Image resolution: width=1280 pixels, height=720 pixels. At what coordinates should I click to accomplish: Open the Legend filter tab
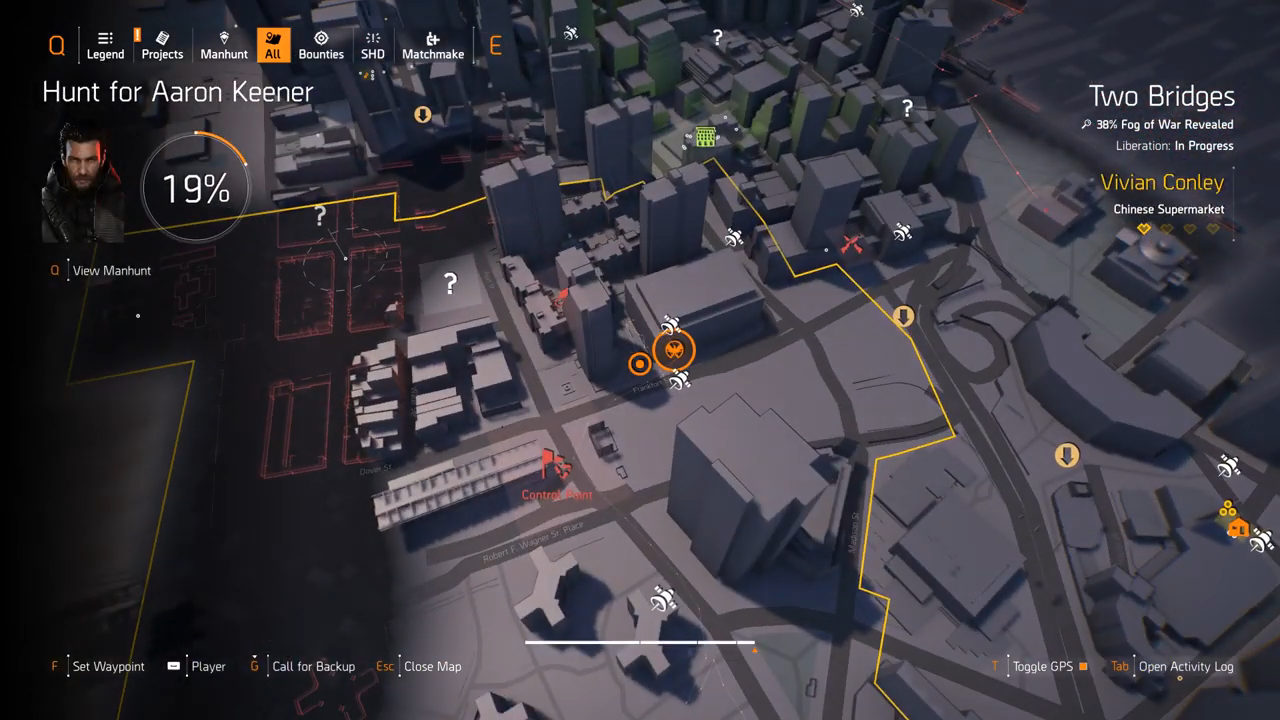(105, 45)
